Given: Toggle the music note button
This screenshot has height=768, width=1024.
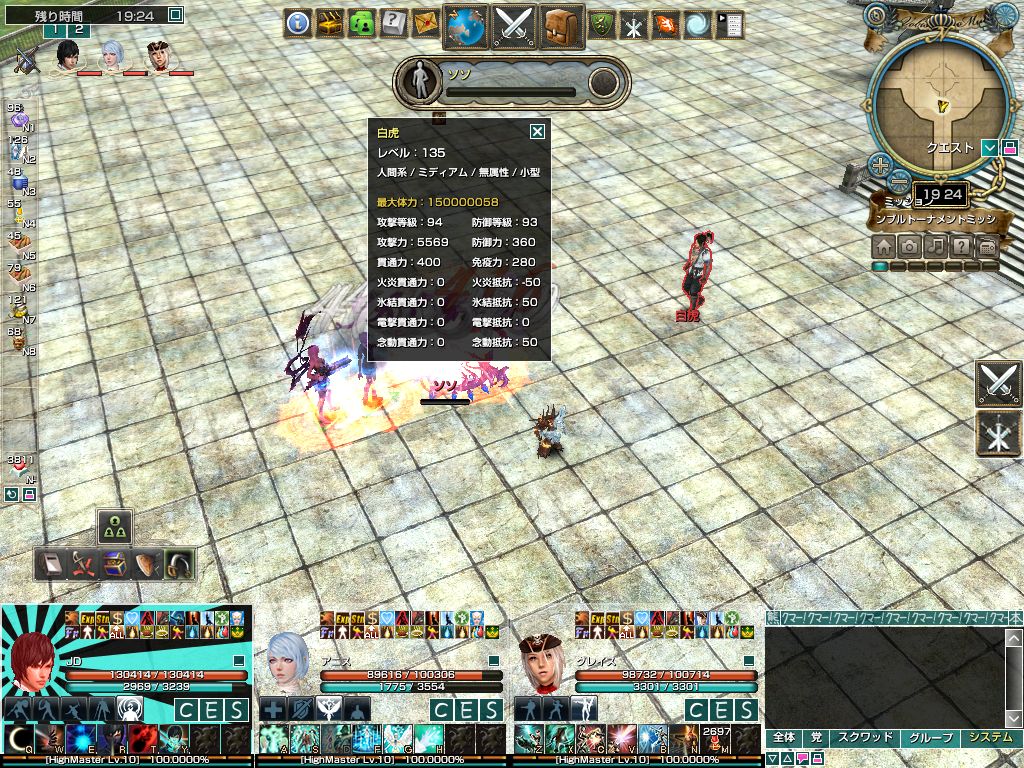Looking at the screenshot, I should point(935,246).
